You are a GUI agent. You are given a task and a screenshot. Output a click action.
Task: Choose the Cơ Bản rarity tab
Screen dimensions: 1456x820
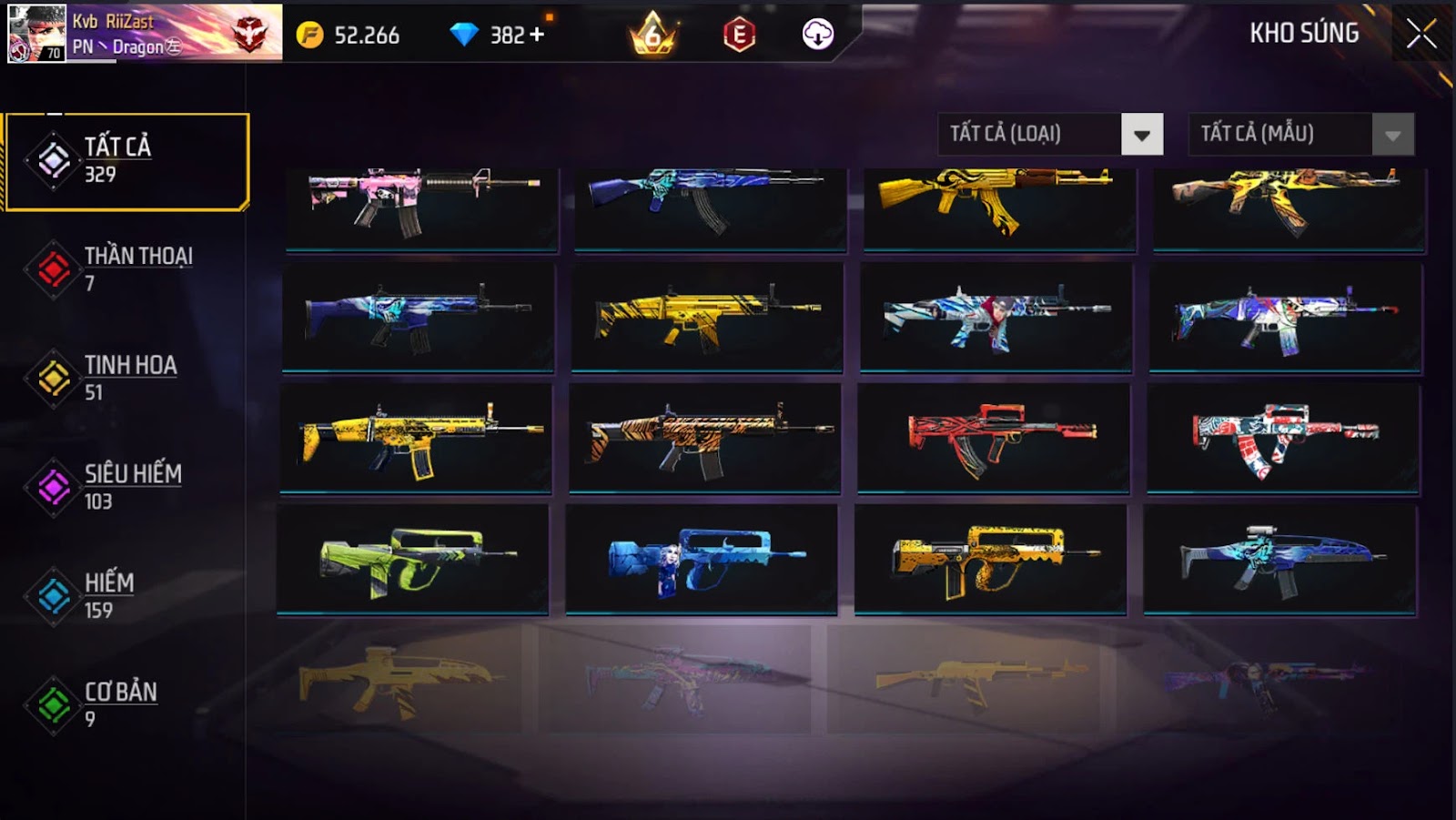[x=126, y=704]
